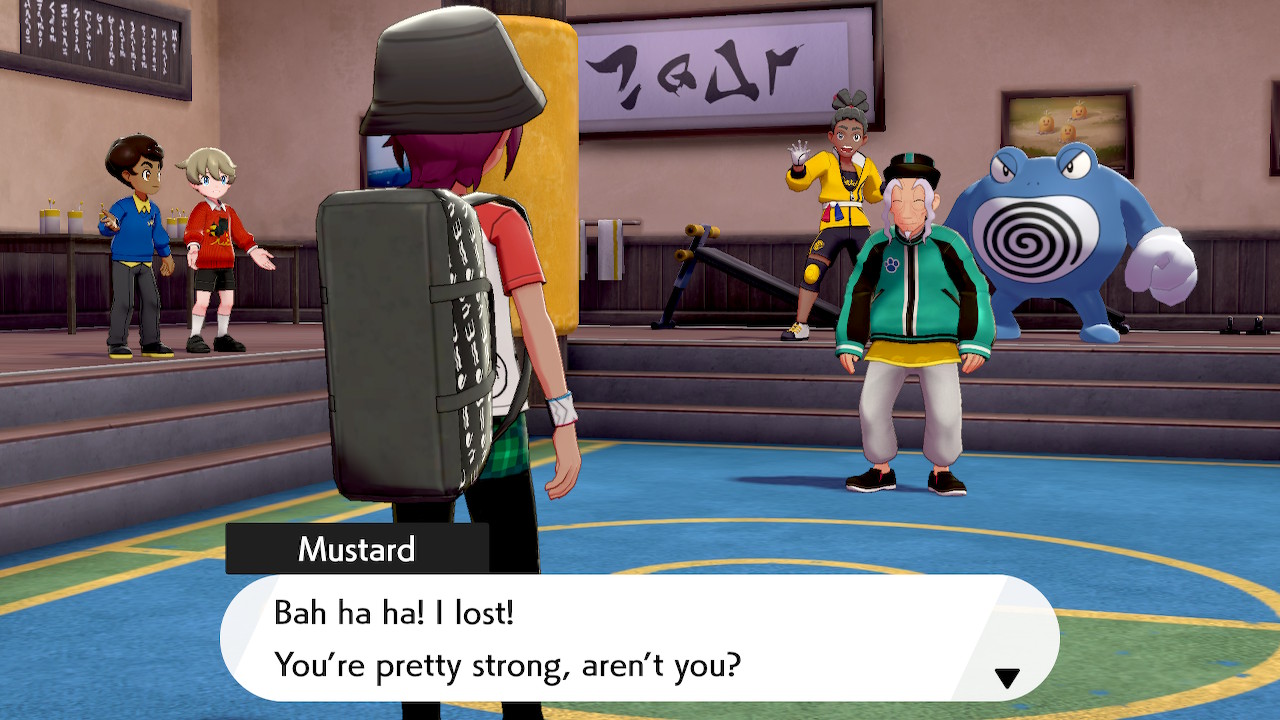Click Mustard's dialogue box to continue

[x=638, y=638]
